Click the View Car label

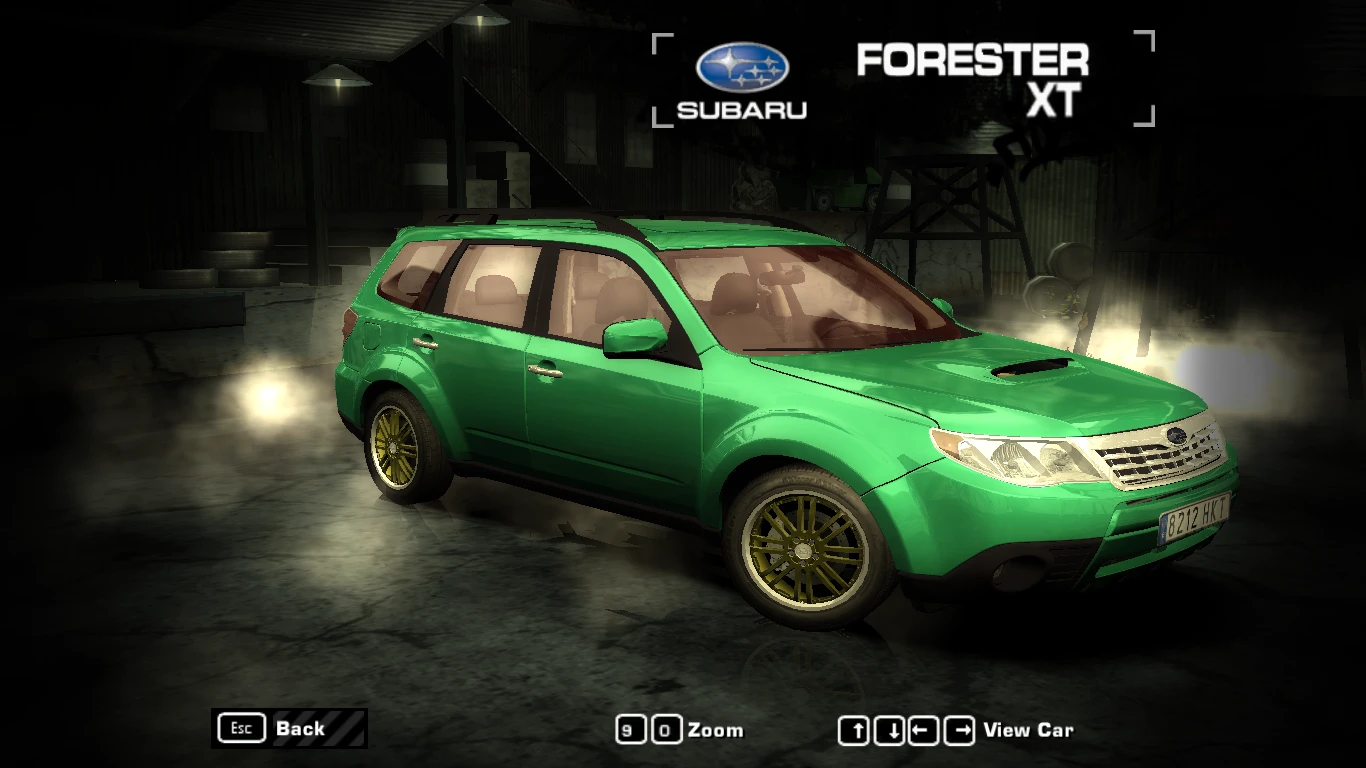[1028, 730]
